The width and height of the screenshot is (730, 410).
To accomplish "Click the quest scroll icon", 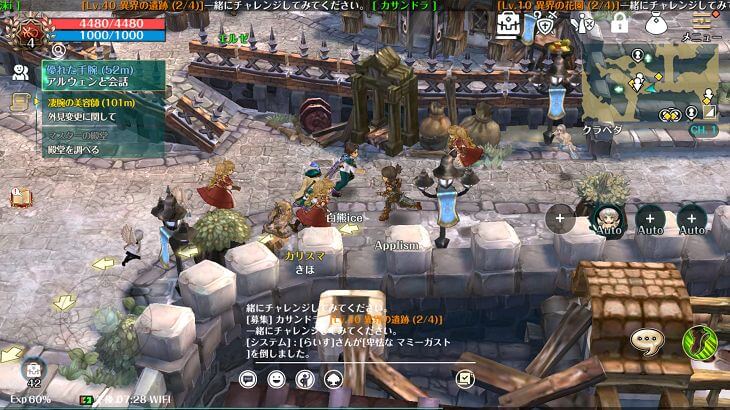I will [19, 102].
